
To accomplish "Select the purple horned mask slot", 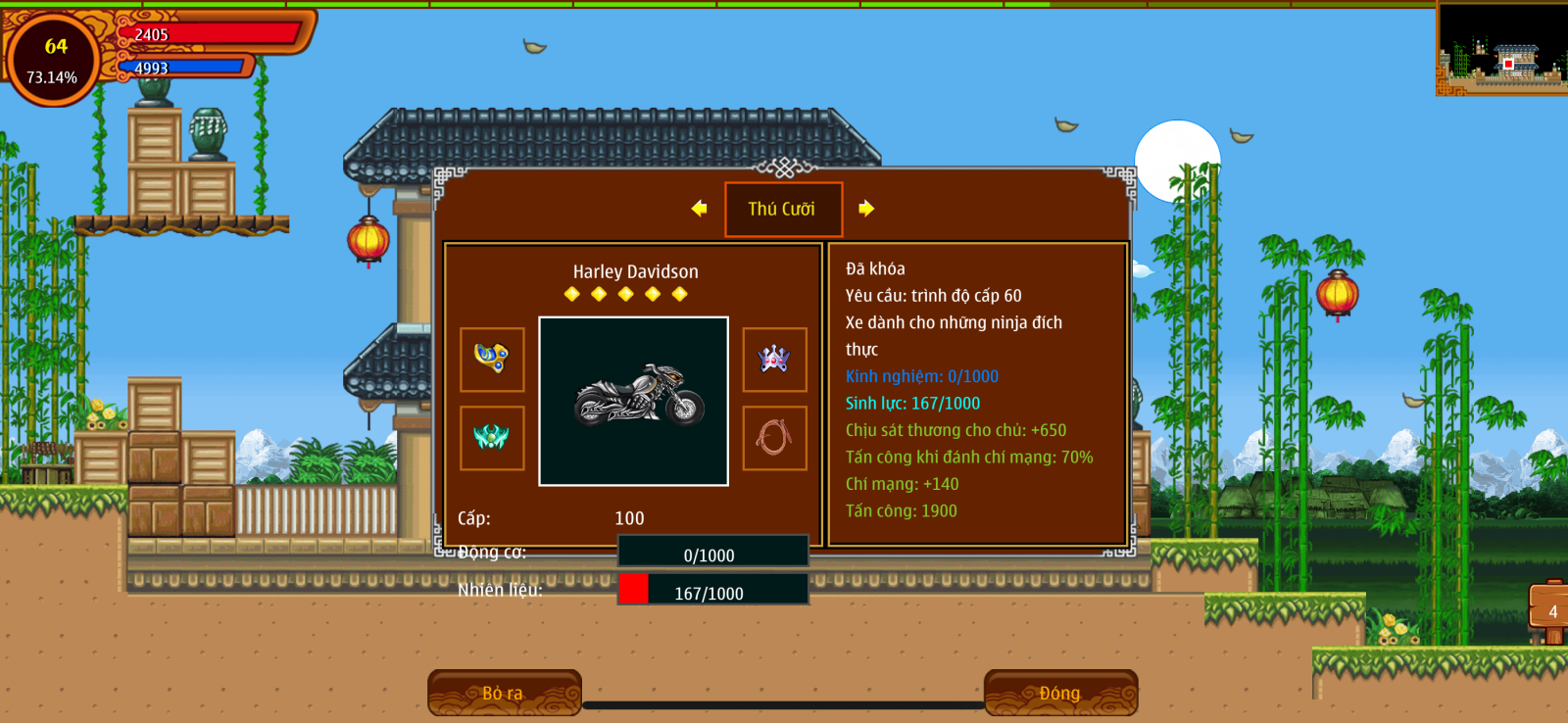I will coord(774,360).
